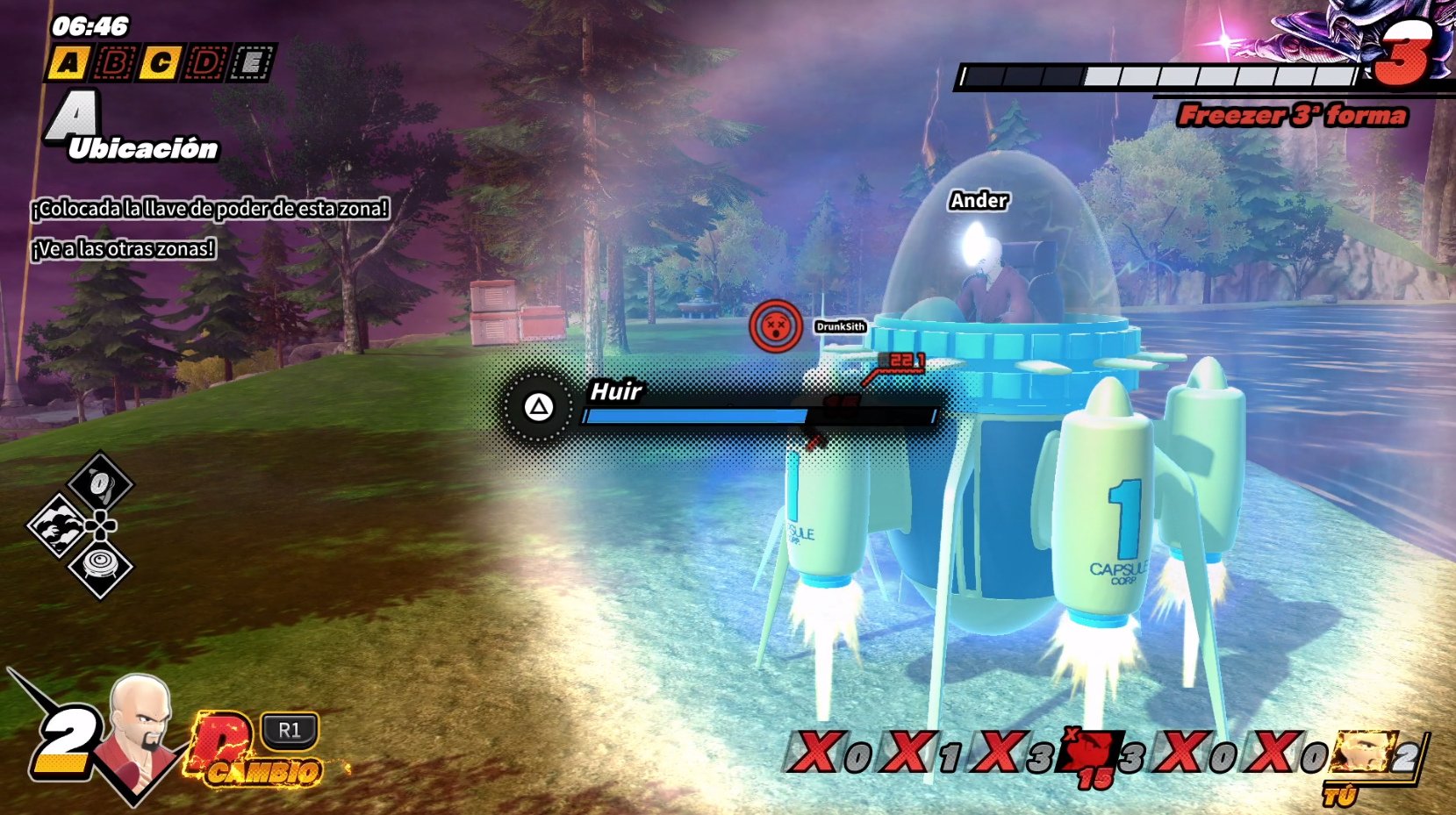
Task: Activate the smoke cloud item icon
Action: coord(58,525)
